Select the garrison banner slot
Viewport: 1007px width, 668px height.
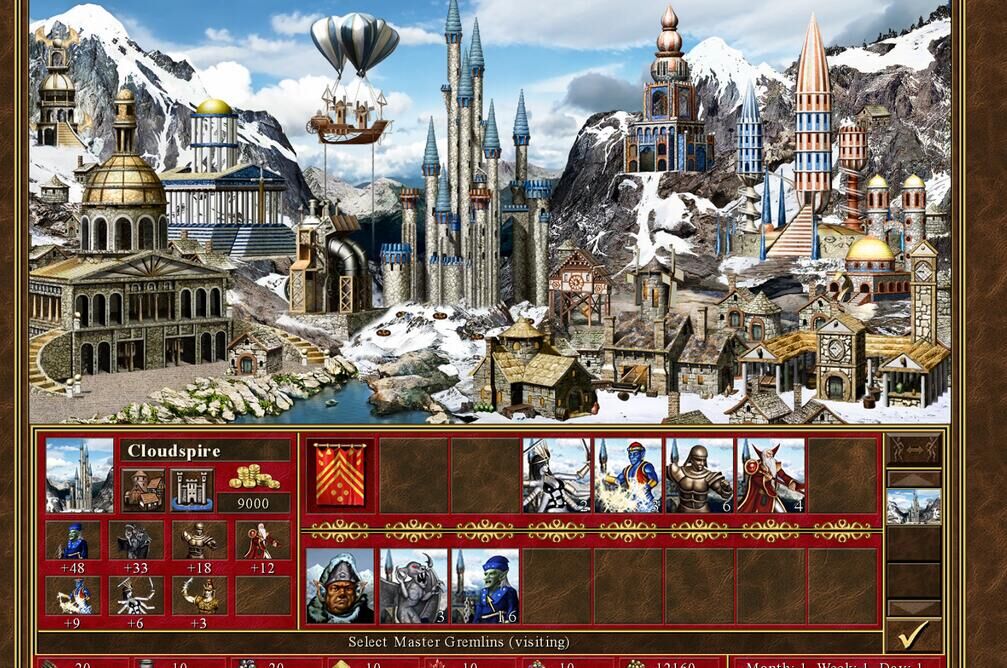341,476
